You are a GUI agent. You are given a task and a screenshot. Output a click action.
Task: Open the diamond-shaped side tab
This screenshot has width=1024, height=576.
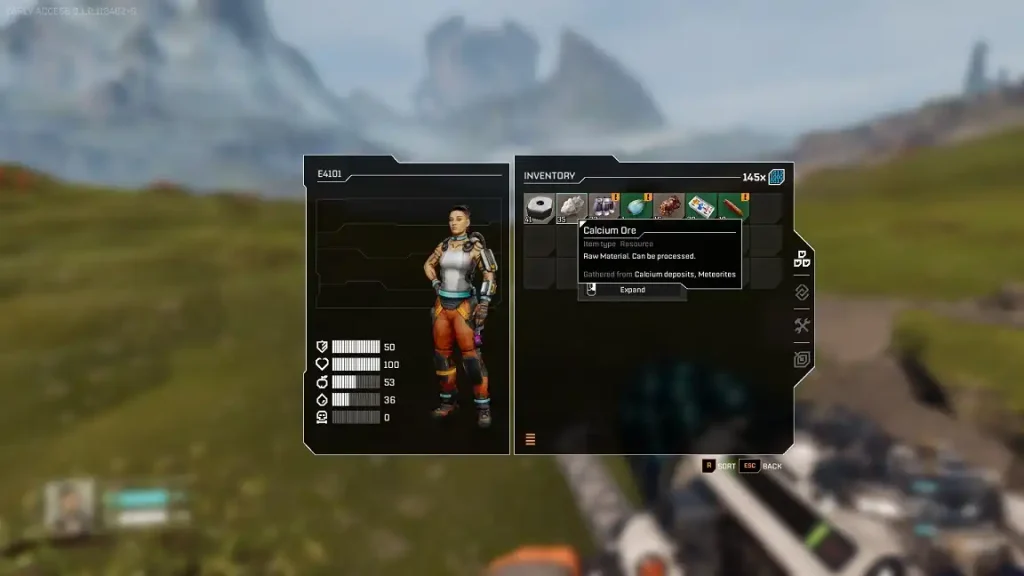point(801,292)
